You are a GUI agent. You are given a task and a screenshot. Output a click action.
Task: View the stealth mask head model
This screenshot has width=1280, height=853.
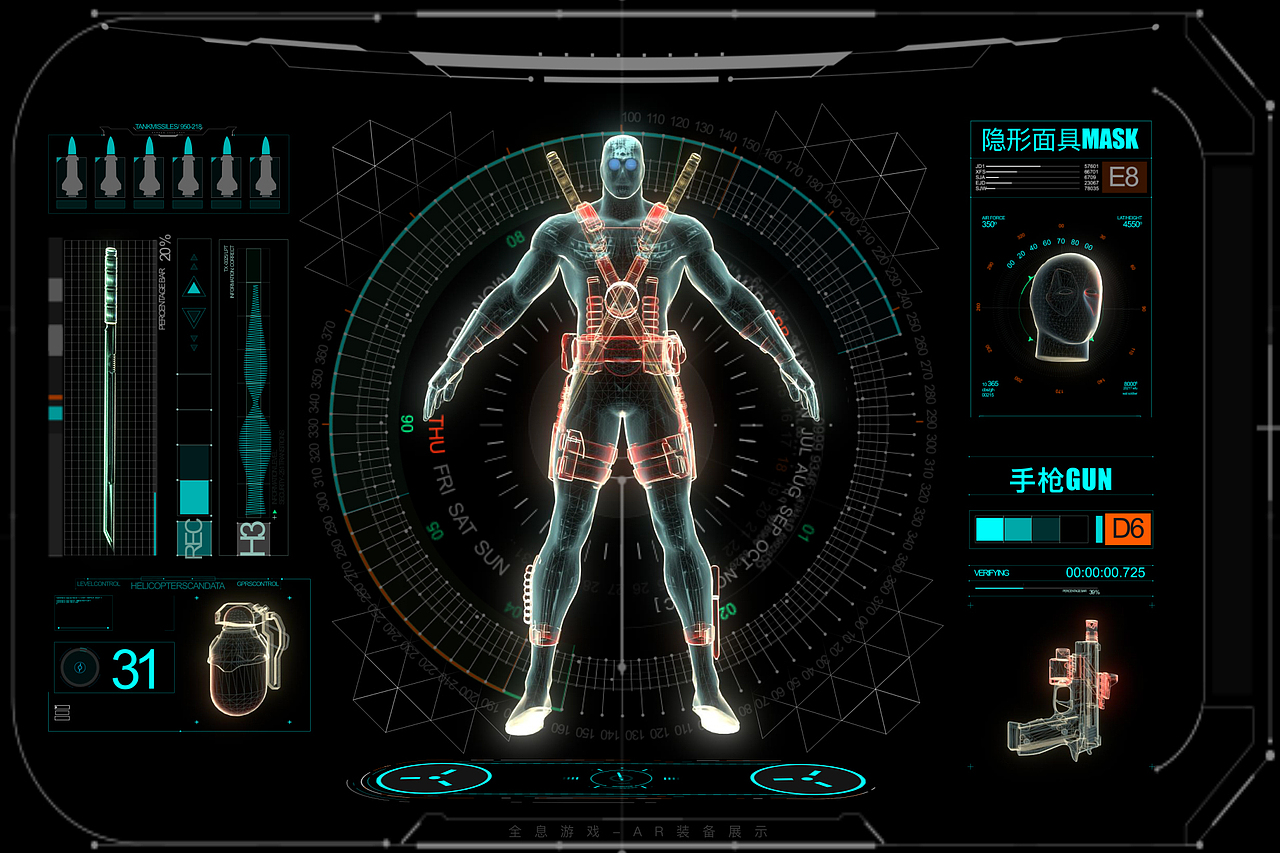pos(1063,303)
